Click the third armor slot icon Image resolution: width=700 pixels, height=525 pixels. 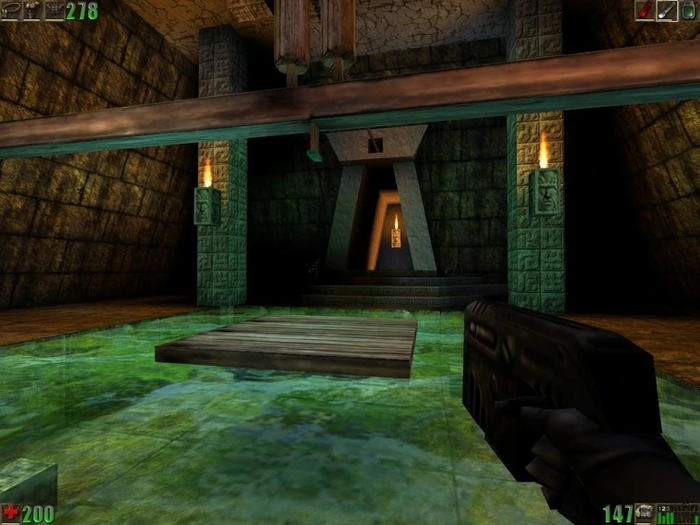click(53, 10)
